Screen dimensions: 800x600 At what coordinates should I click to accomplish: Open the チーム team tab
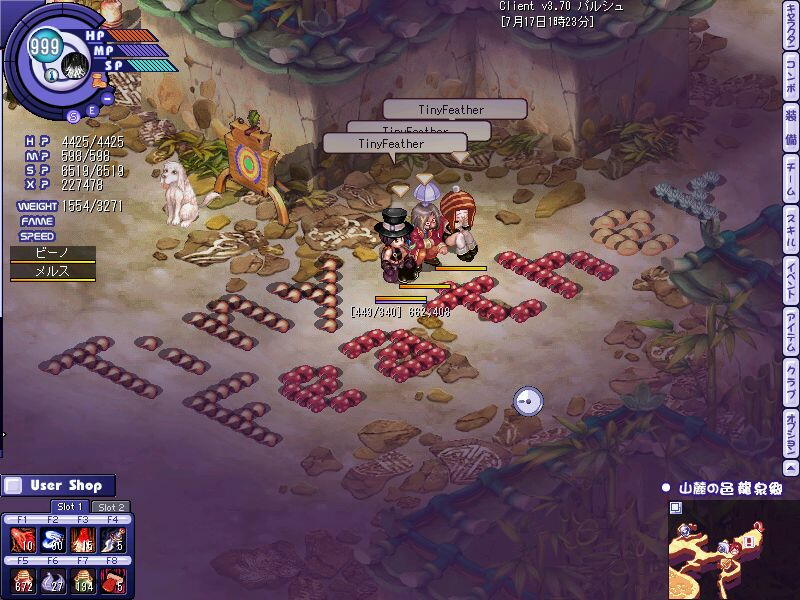click(790, 177)
